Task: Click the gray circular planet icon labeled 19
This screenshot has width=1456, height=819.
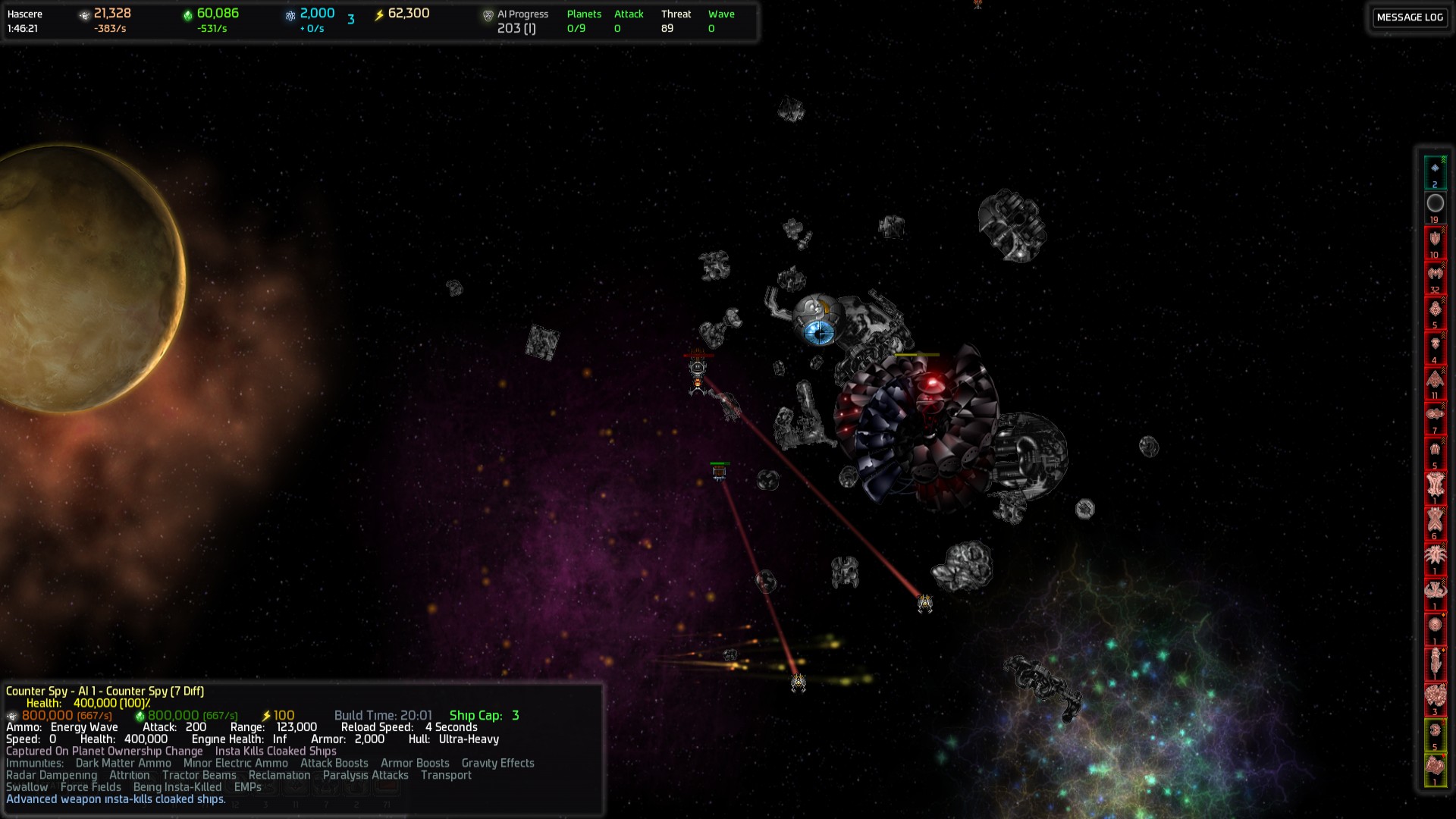Action: pyautogui.click(x=1436, y=203)
